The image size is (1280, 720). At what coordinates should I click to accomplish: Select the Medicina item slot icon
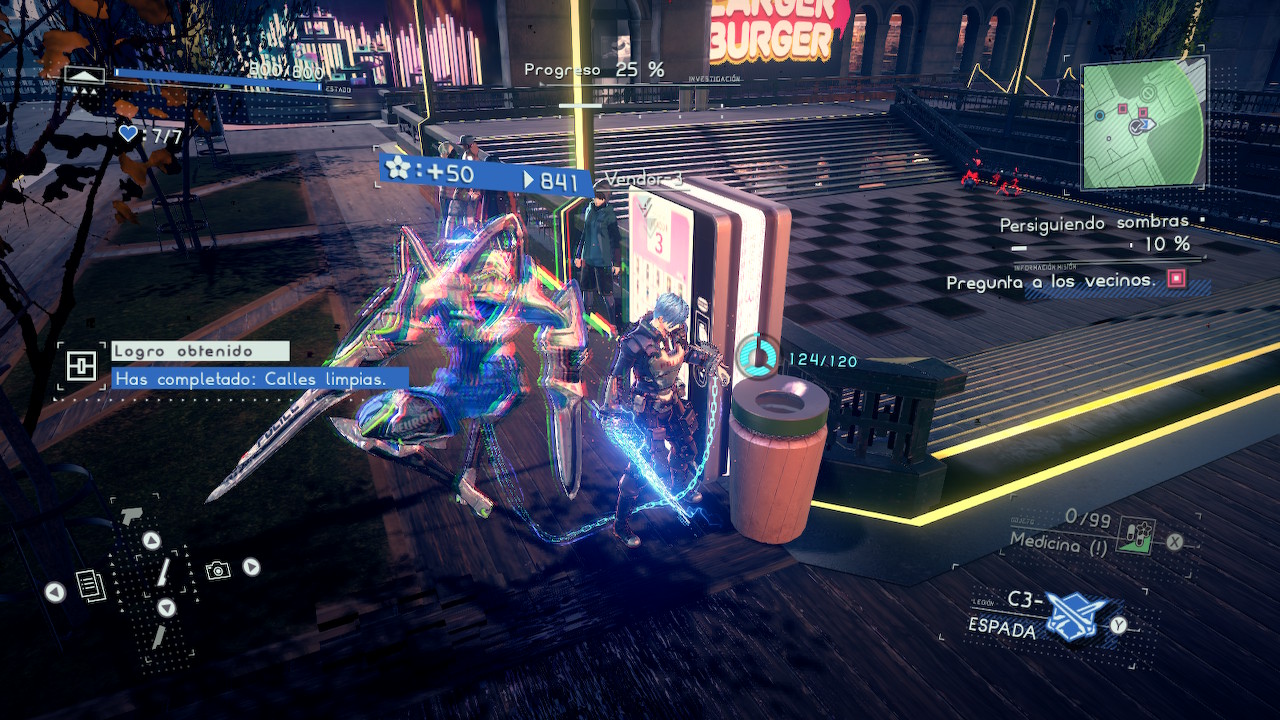click(x=1137, y=537)
